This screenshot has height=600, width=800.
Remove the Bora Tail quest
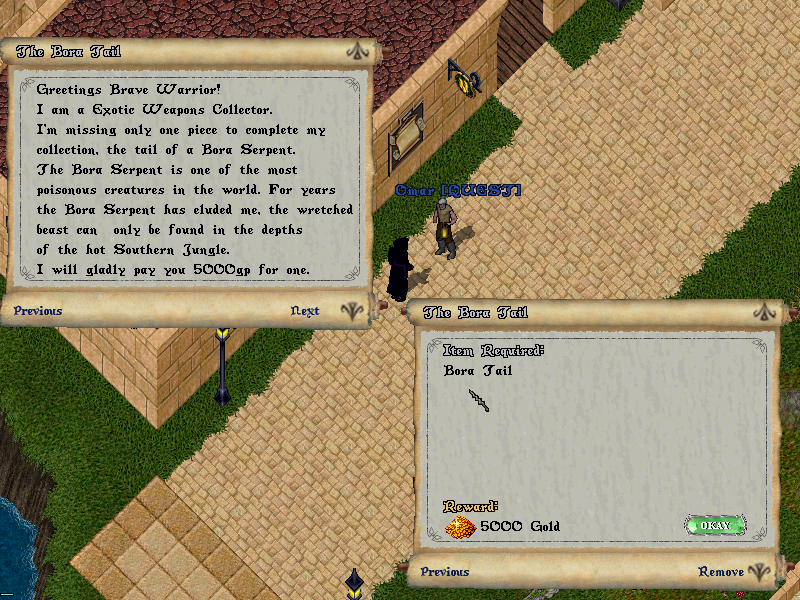721,572
